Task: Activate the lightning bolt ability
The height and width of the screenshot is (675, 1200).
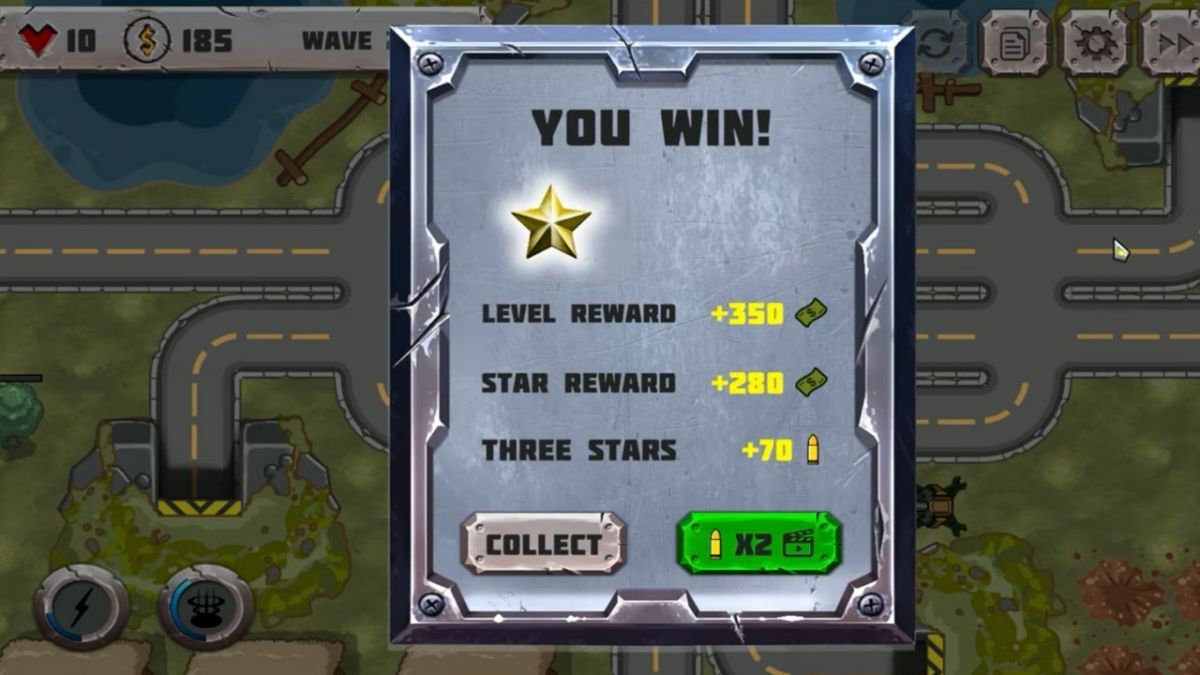Action: (81, 607)
